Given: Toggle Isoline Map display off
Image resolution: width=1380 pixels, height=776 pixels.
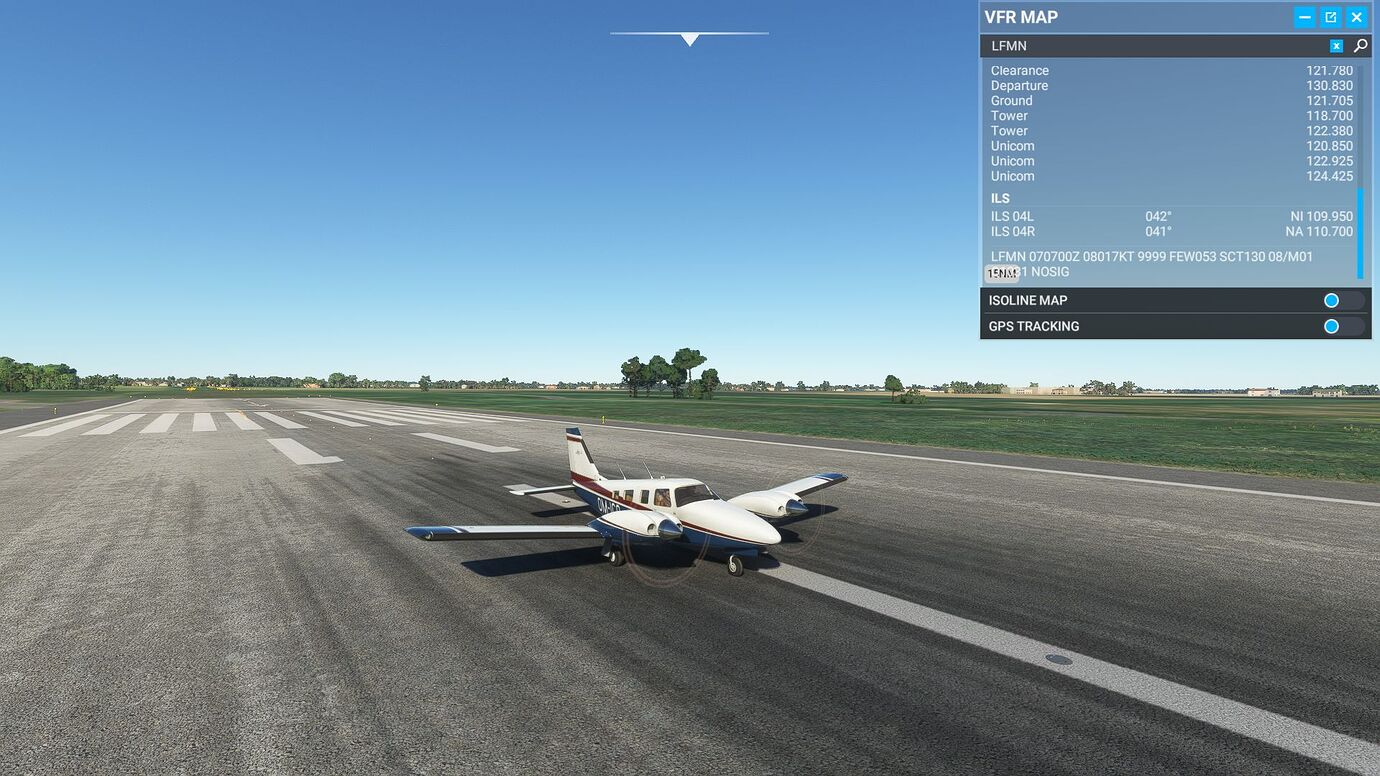Looking at the screenshot, I should pyautogui.click(x=1331, y=300).
